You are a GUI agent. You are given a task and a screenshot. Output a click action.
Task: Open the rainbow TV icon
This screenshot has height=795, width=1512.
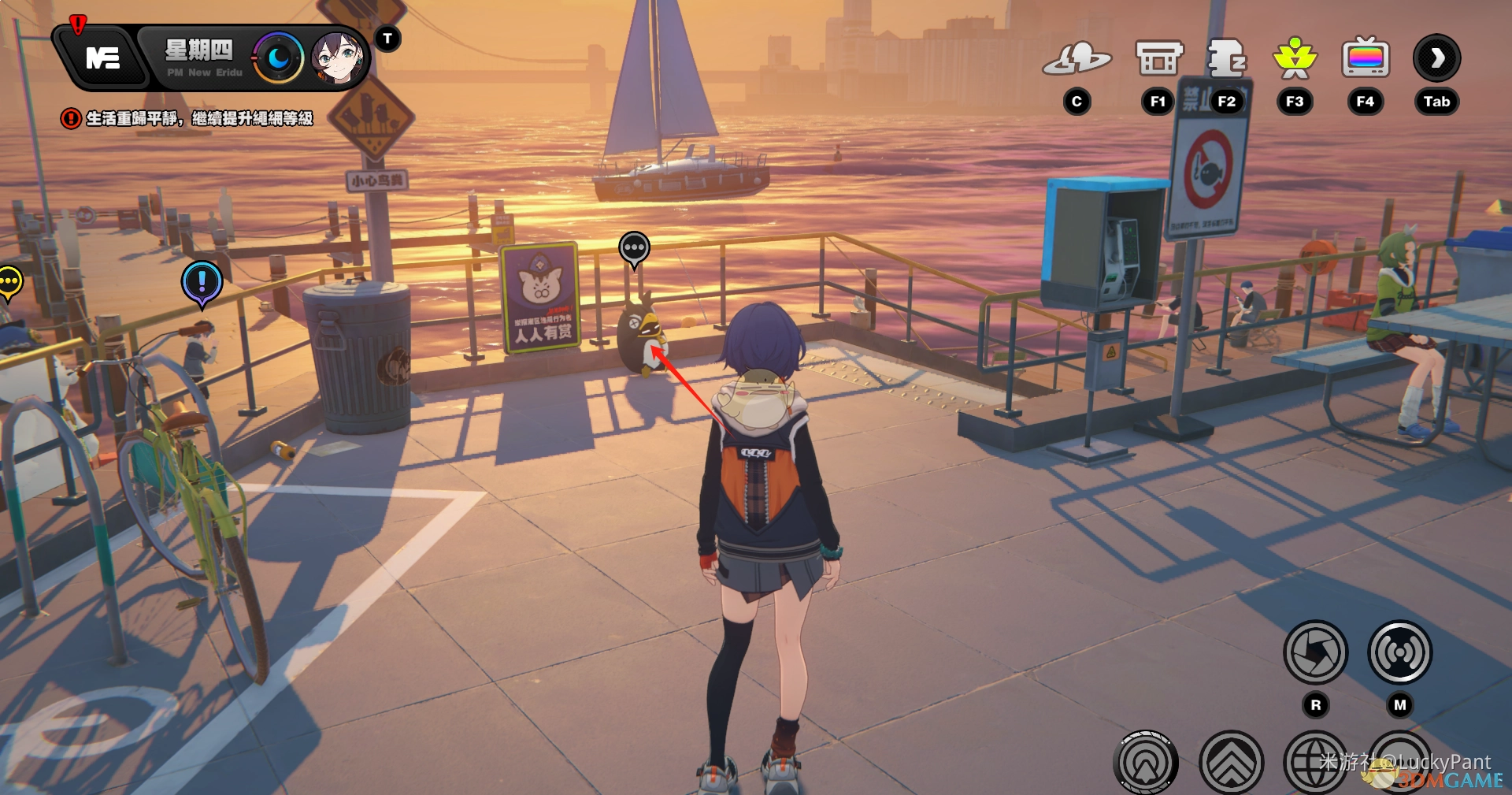(1366, 58)
